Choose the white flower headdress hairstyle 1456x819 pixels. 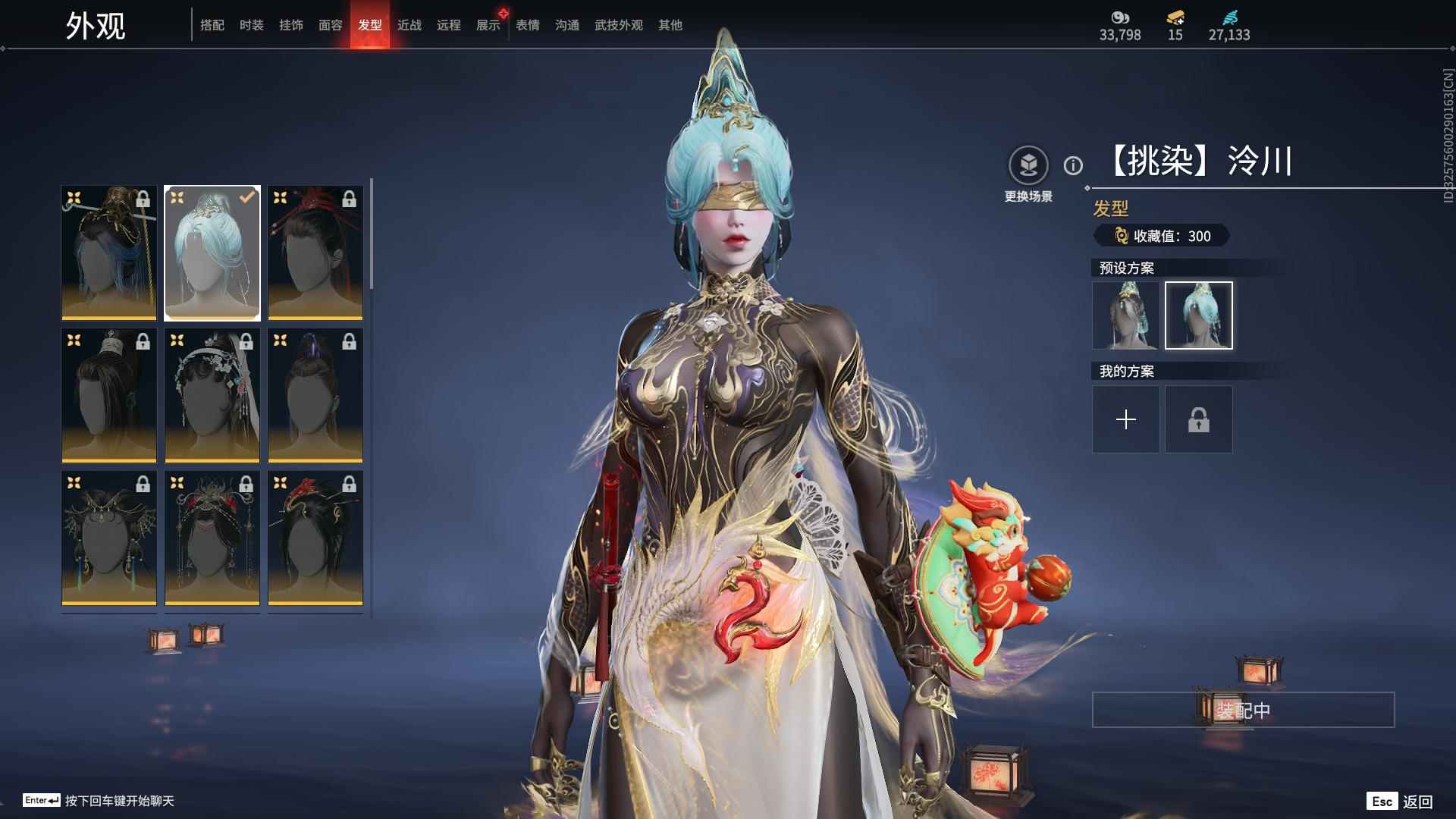coord(212,395)
